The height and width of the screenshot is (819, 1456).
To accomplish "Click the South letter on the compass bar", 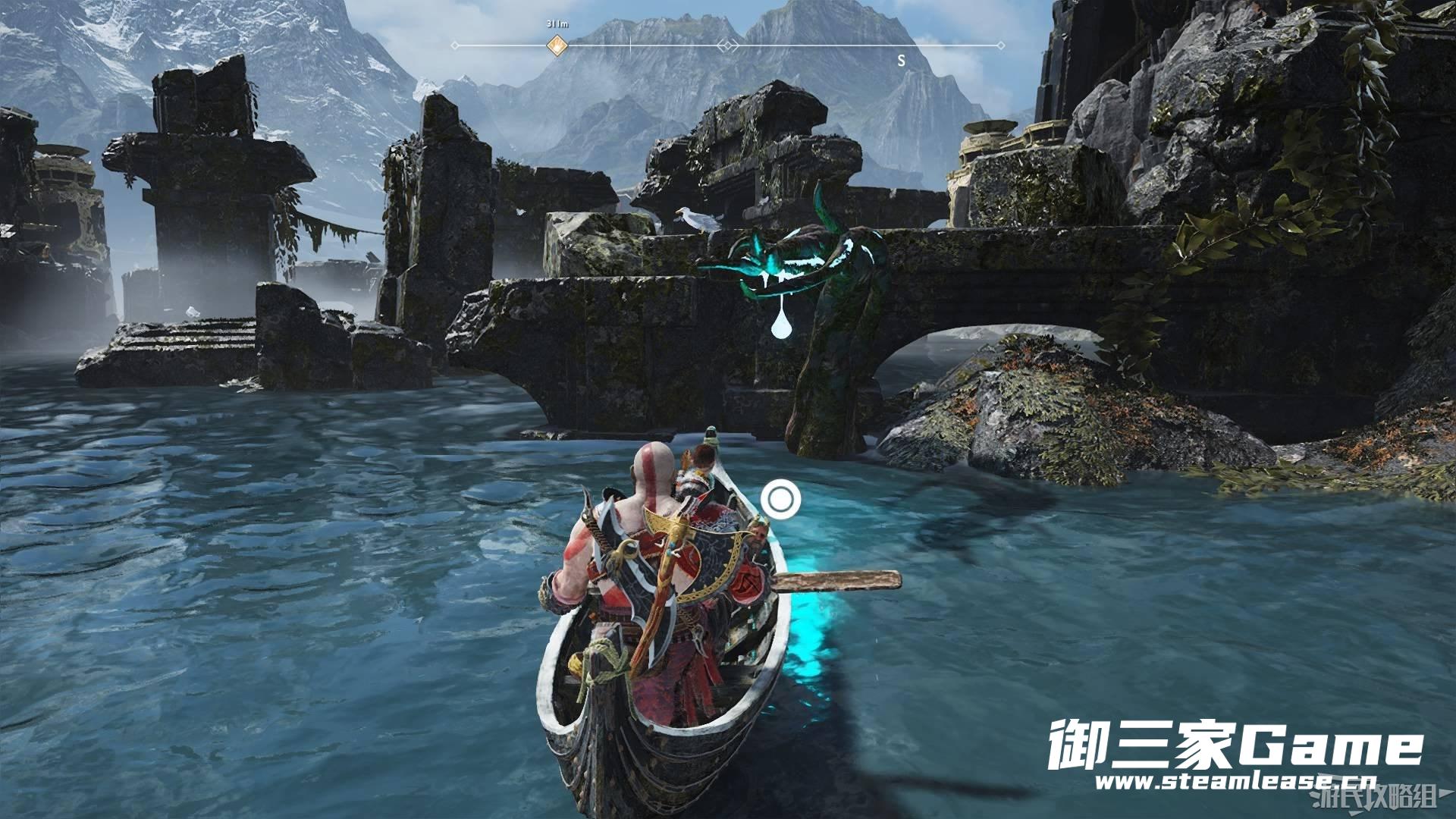I will pos(901,61).
